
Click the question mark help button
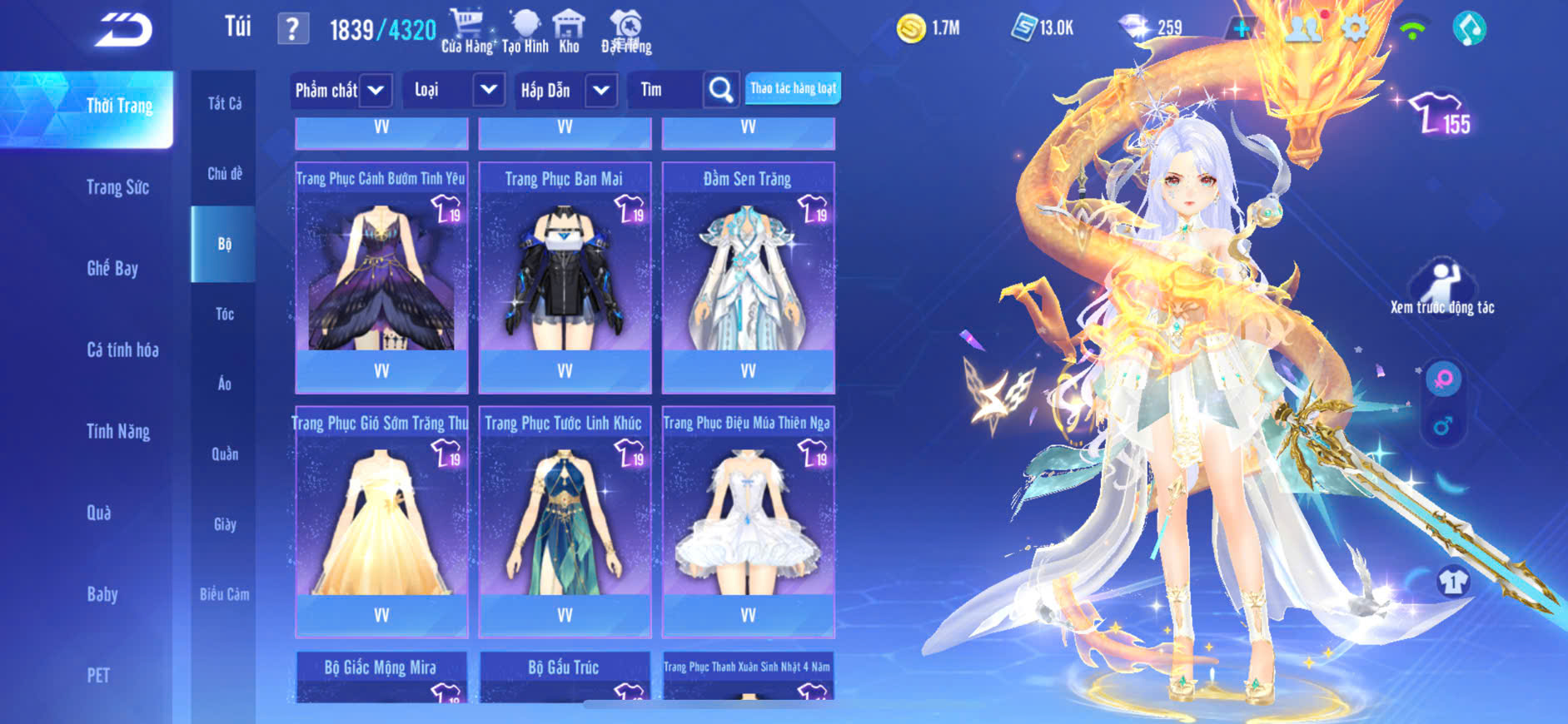292,30
